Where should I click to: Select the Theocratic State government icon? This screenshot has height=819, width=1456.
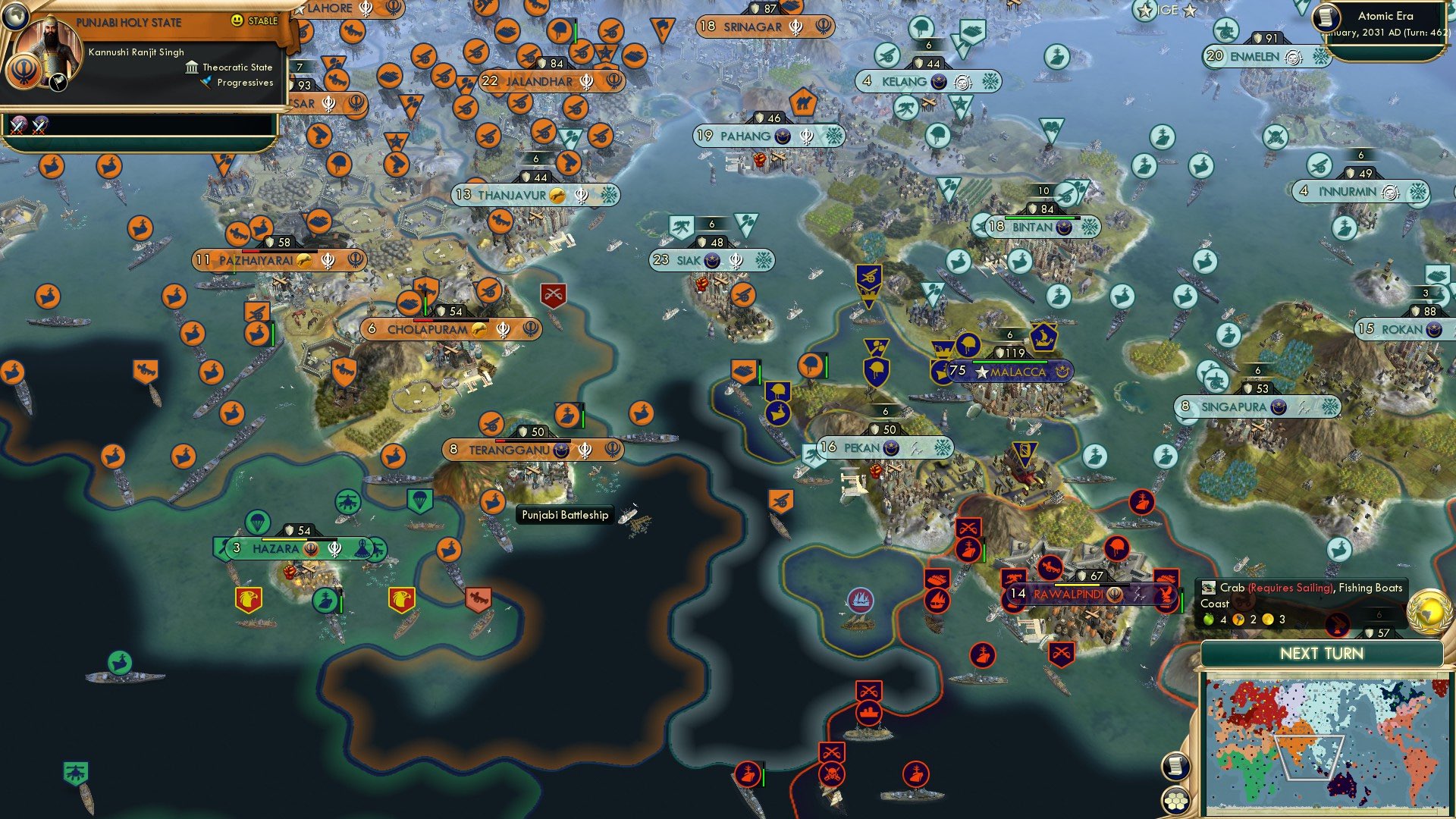(192, 67)
